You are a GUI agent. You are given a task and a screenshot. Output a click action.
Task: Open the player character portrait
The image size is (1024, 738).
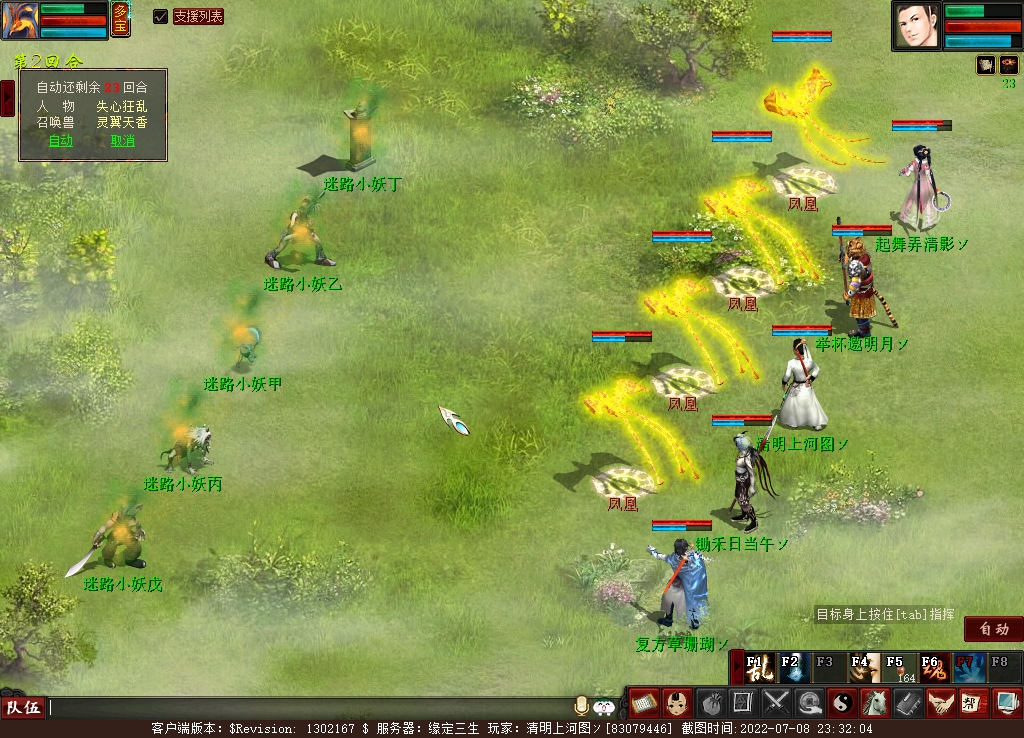[917, 26]
